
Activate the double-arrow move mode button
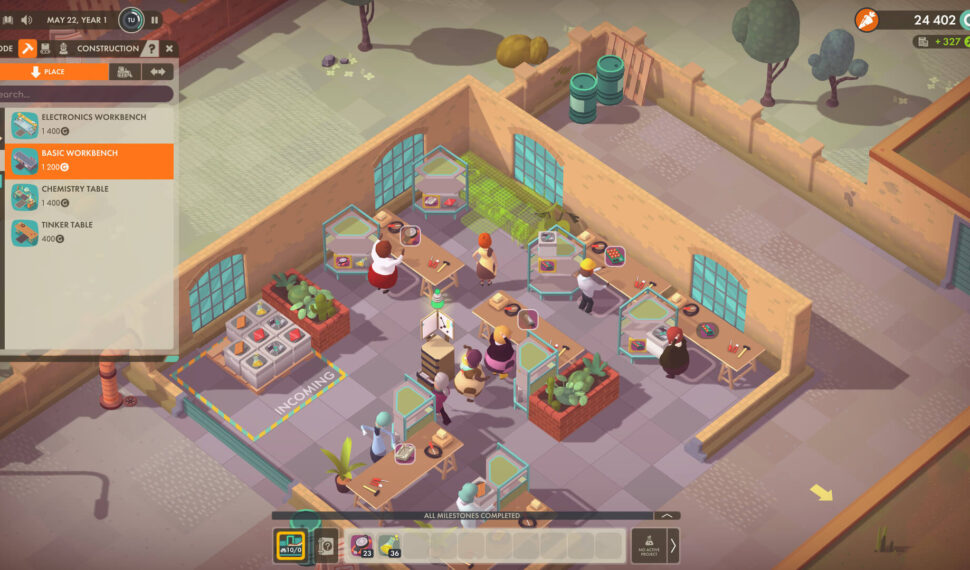(x=156, y=72)
